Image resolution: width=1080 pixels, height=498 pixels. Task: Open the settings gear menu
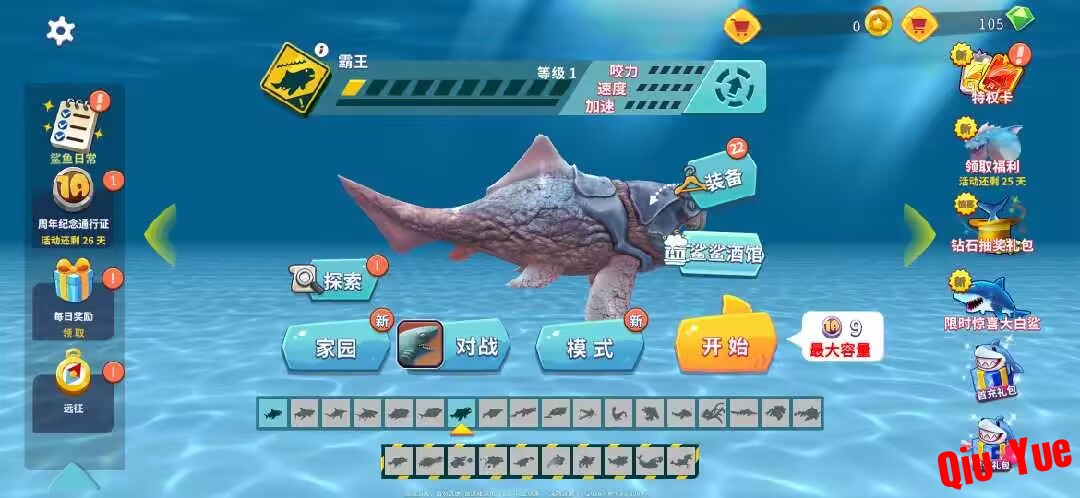point(61,31)
